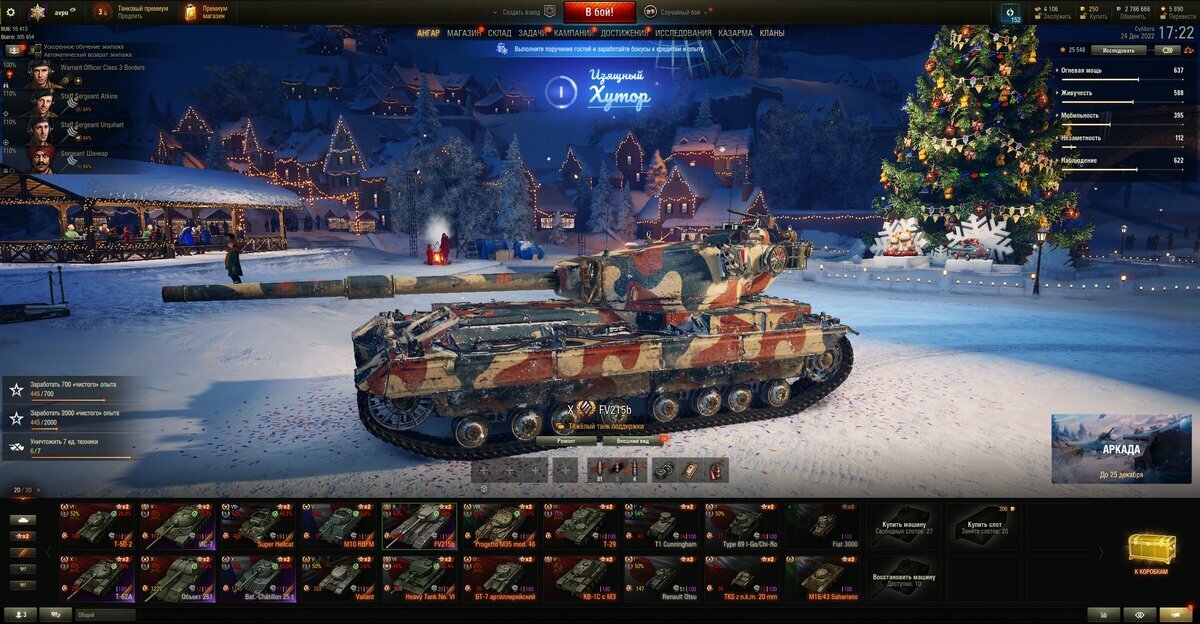Start battle with the red «В бой!» button
Screen dimensions: 1200x624
click(600, 12)
